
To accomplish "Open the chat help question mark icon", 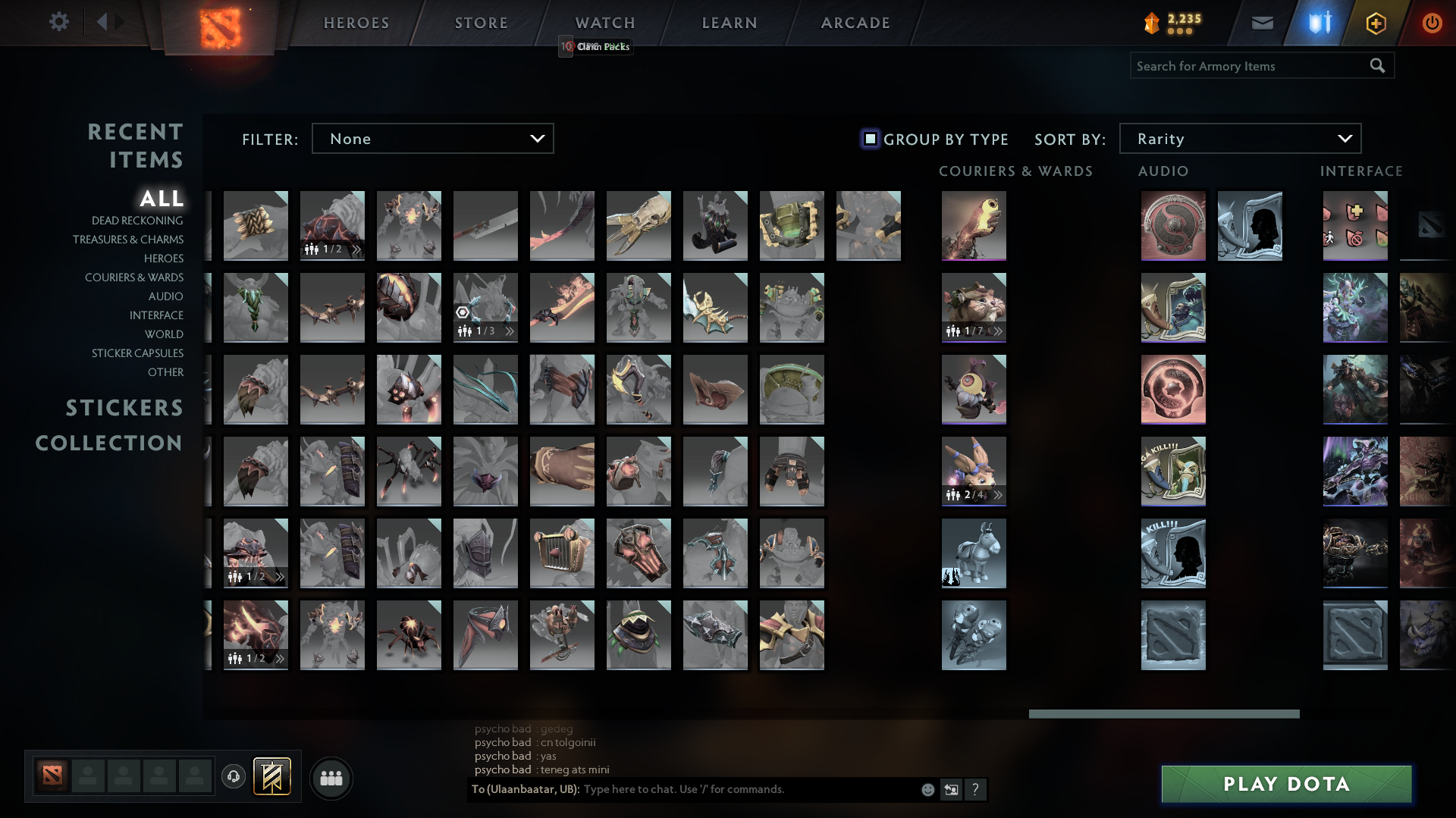I will tap(975, 789).
